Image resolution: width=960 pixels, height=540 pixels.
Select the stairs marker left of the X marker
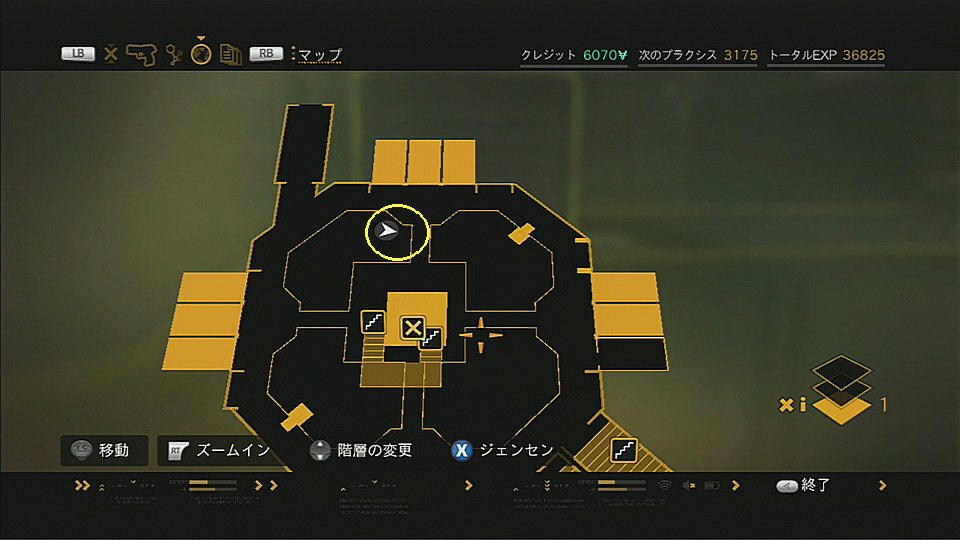[373, 323]
